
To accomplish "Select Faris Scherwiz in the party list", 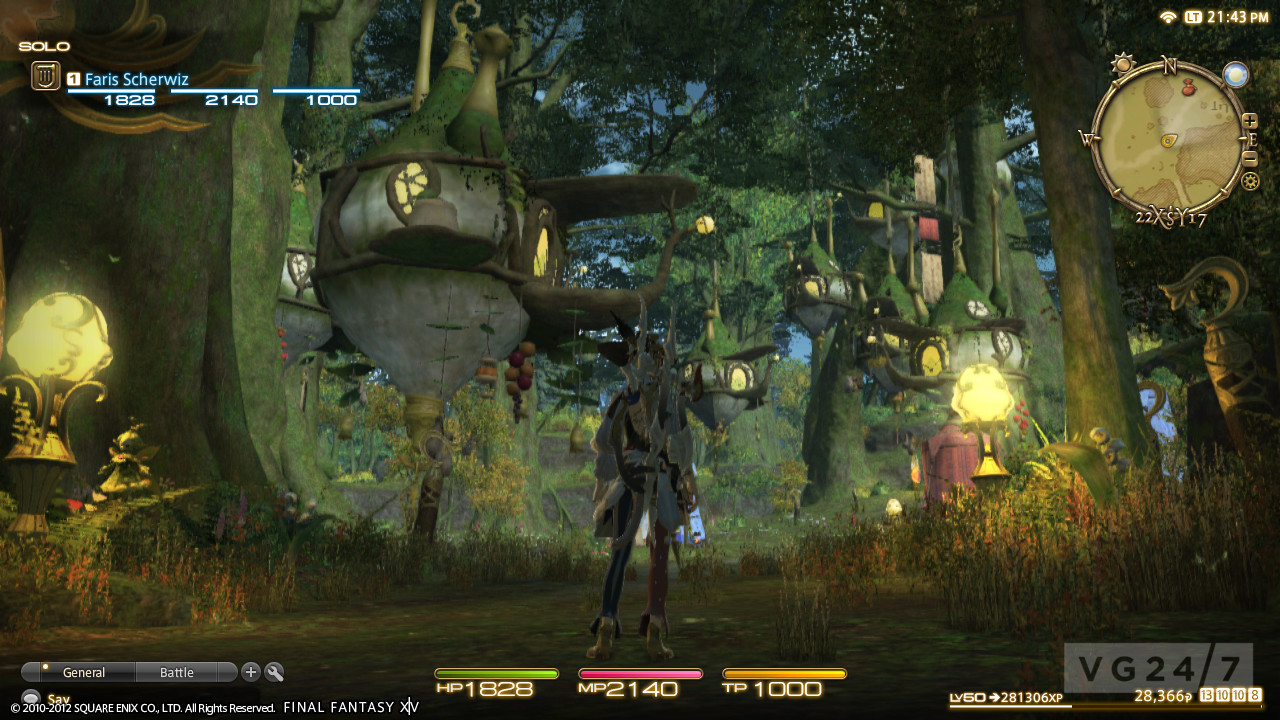I will click(136, 79).
